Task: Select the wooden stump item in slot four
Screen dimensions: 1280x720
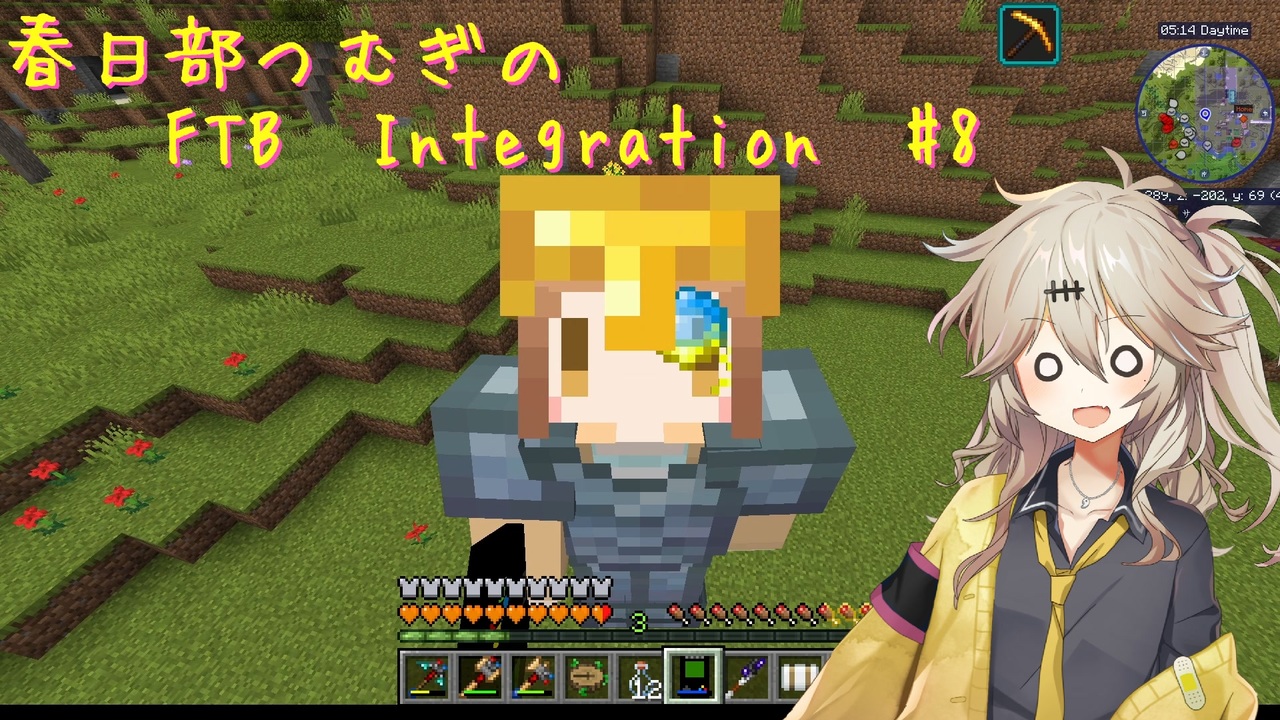Action: [585, 675]
